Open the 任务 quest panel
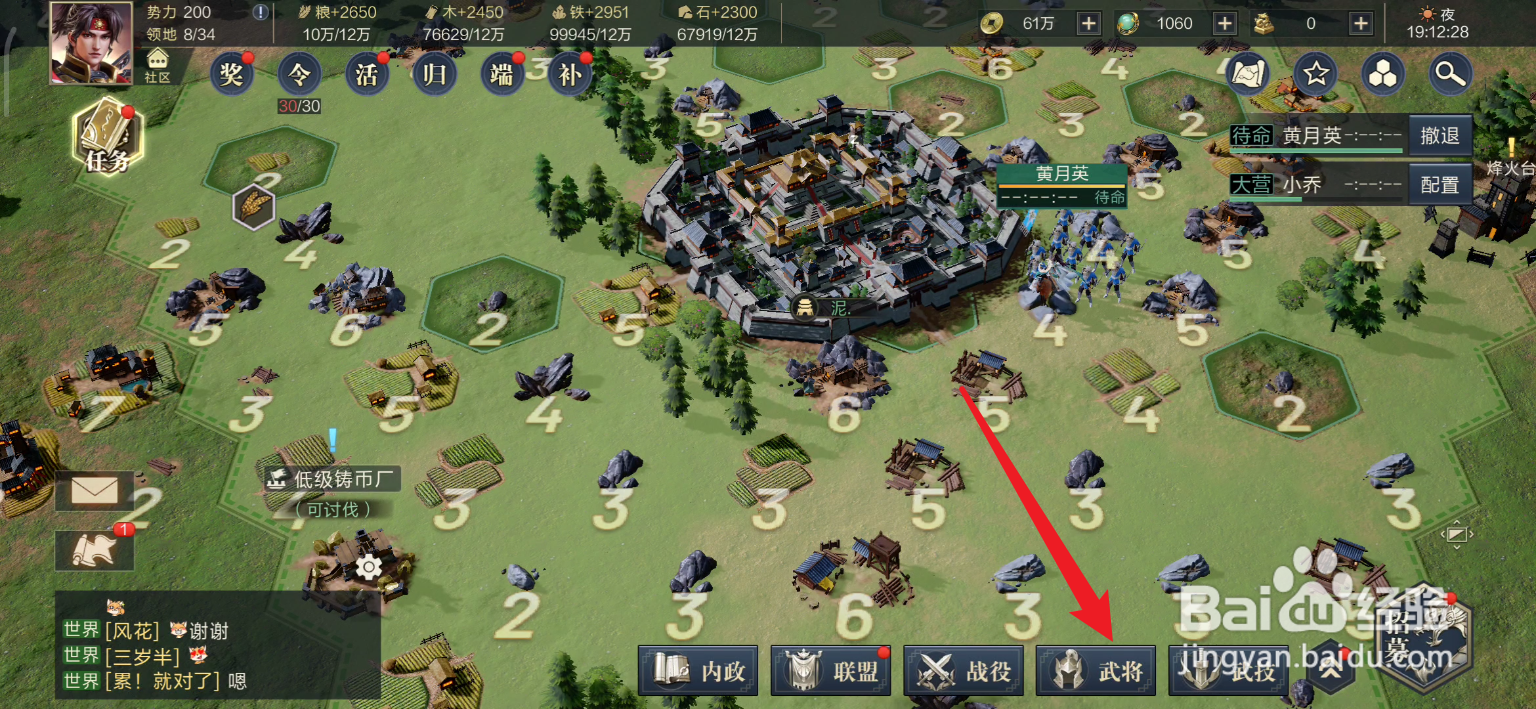The height and width of the screenshot is (709, 1536). point(107,138)
